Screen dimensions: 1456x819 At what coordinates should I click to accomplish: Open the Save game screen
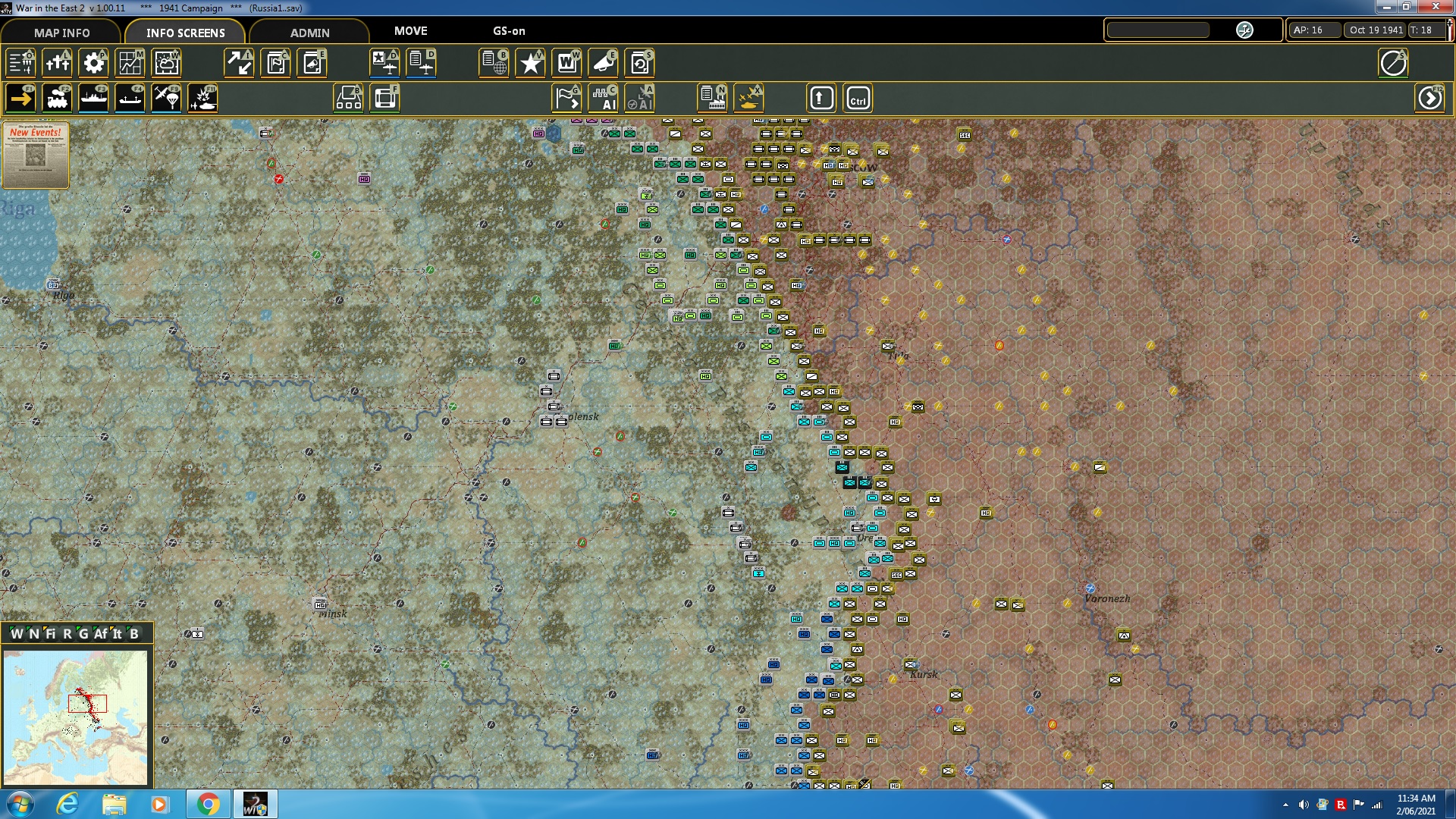pos(639,63)
